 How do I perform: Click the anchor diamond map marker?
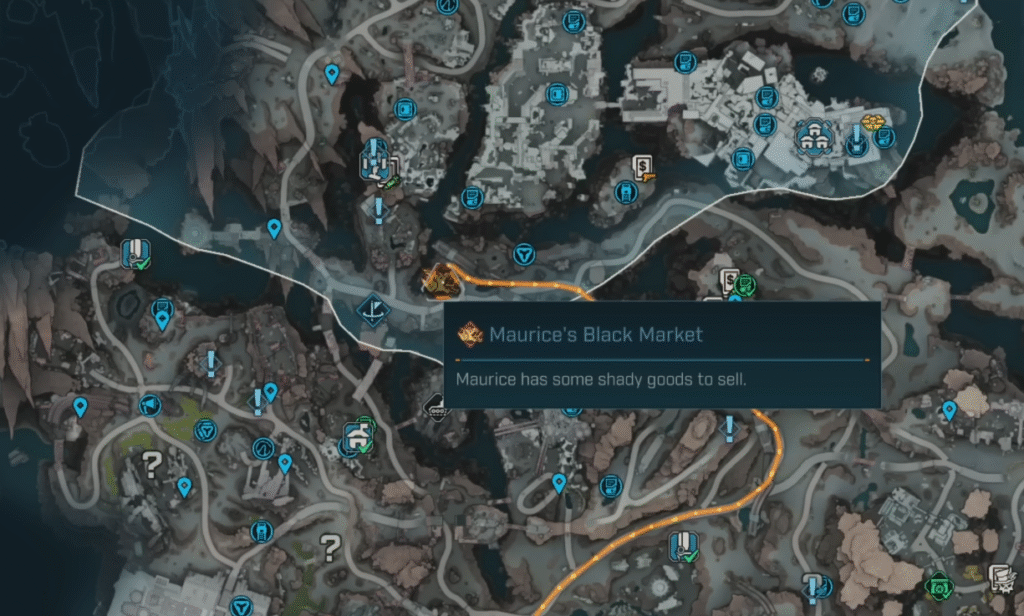(x=374, y=308)
